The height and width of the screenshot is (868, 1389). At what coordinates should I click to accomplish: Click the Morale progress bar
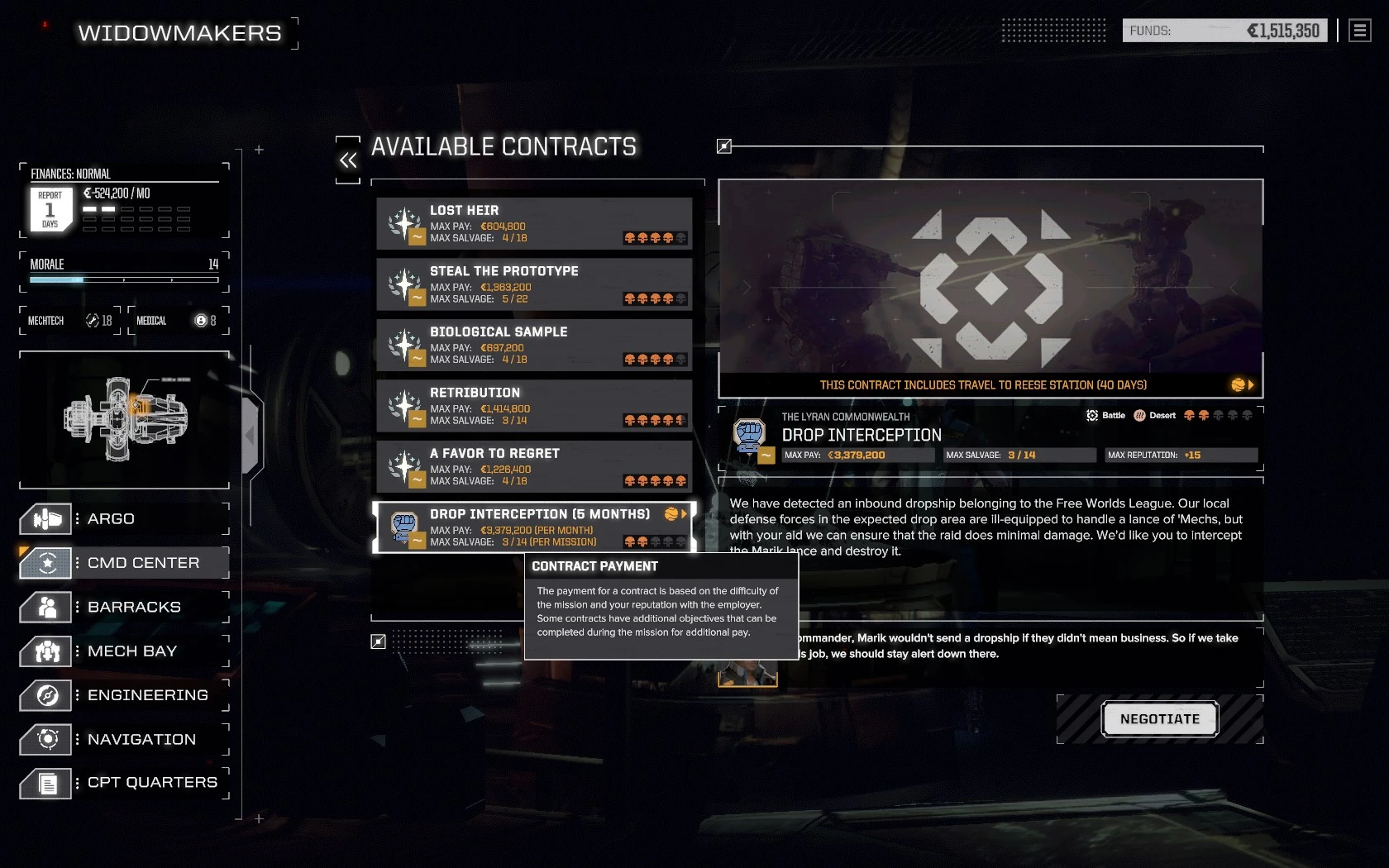click(x=122, y=279)
